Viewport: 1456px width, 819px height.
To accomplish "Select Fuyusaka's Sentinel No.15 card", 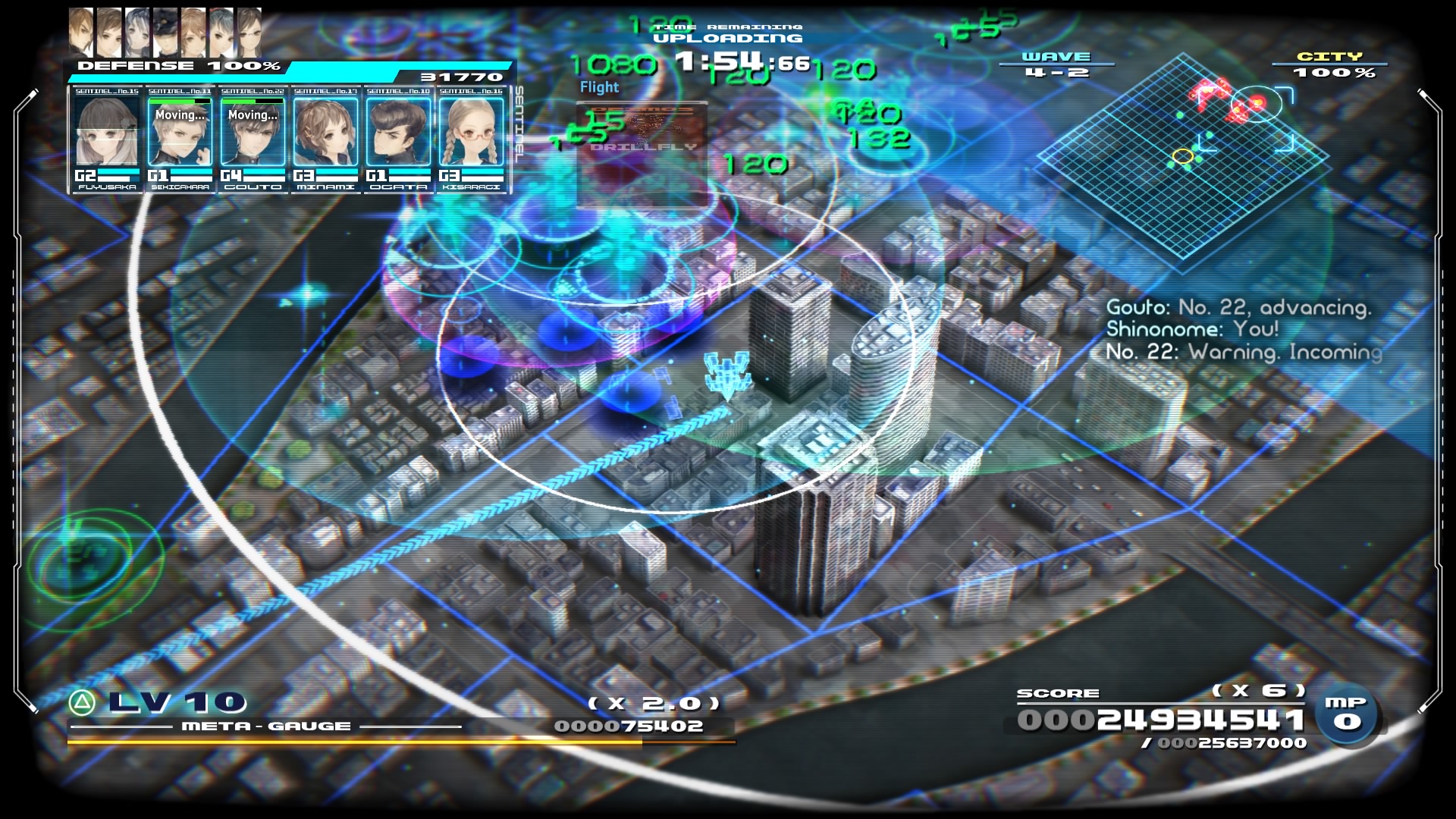I will [x=107, y=136].
